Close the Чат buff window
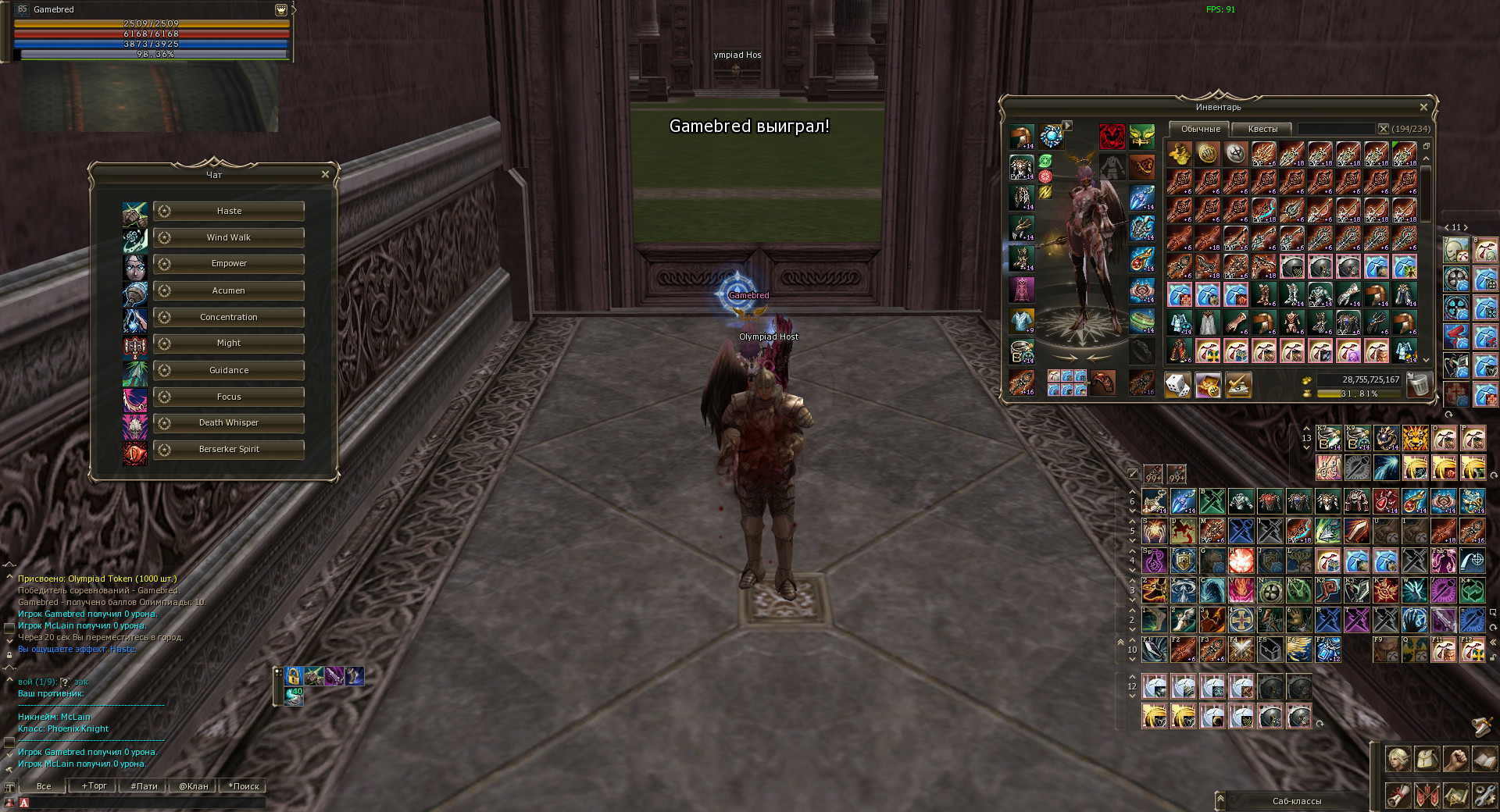This screenshot has width=1500, height=812. point(325,174)
